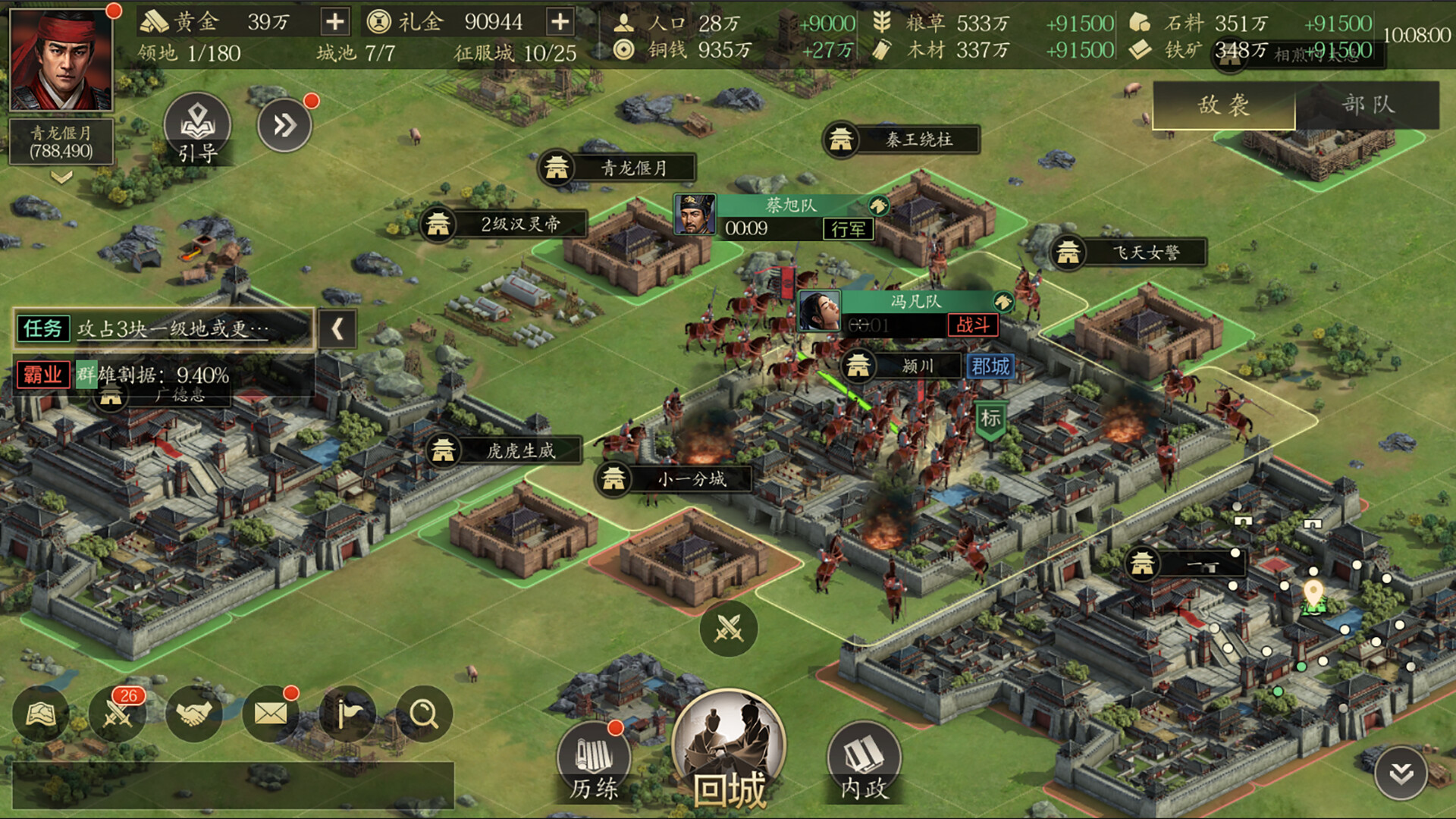This screenshot has height=819, width=1456.
Task: Open the alliance handshake icon
Action: pos(193,713)
